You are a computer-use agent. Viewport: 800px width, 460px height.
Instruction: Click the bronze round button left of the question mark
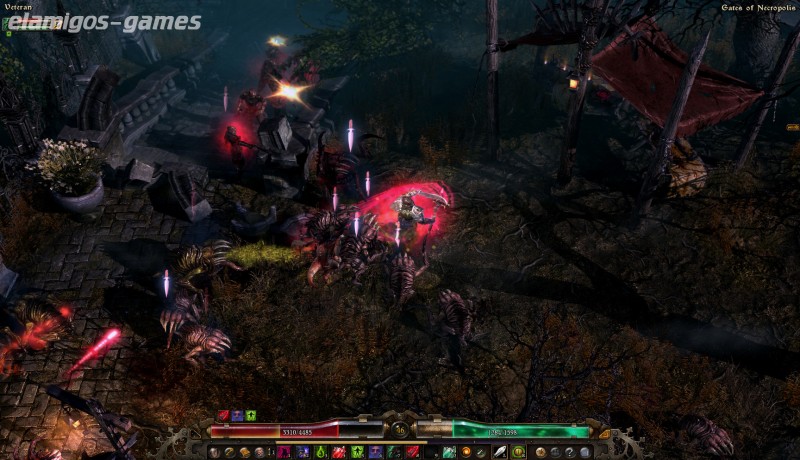540,452
